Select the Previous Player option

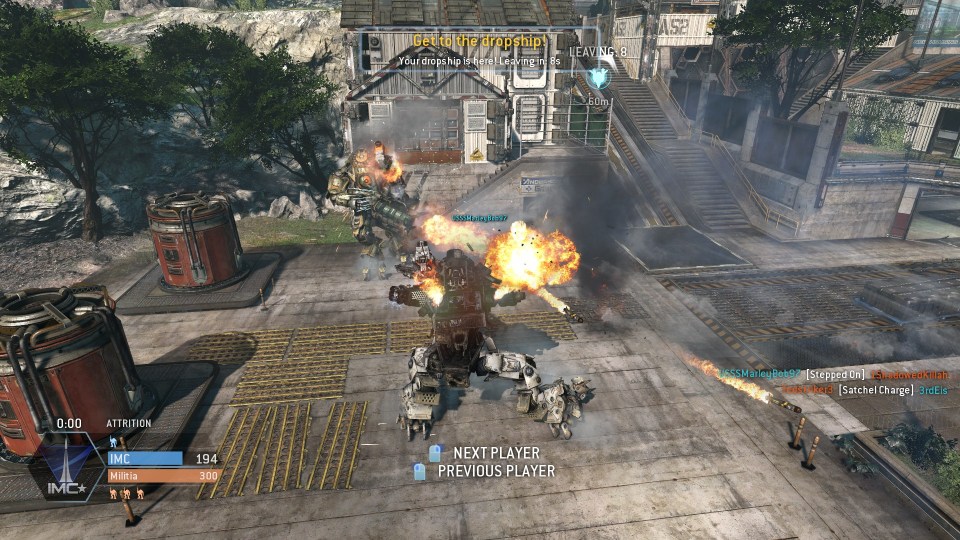[495, 471]
